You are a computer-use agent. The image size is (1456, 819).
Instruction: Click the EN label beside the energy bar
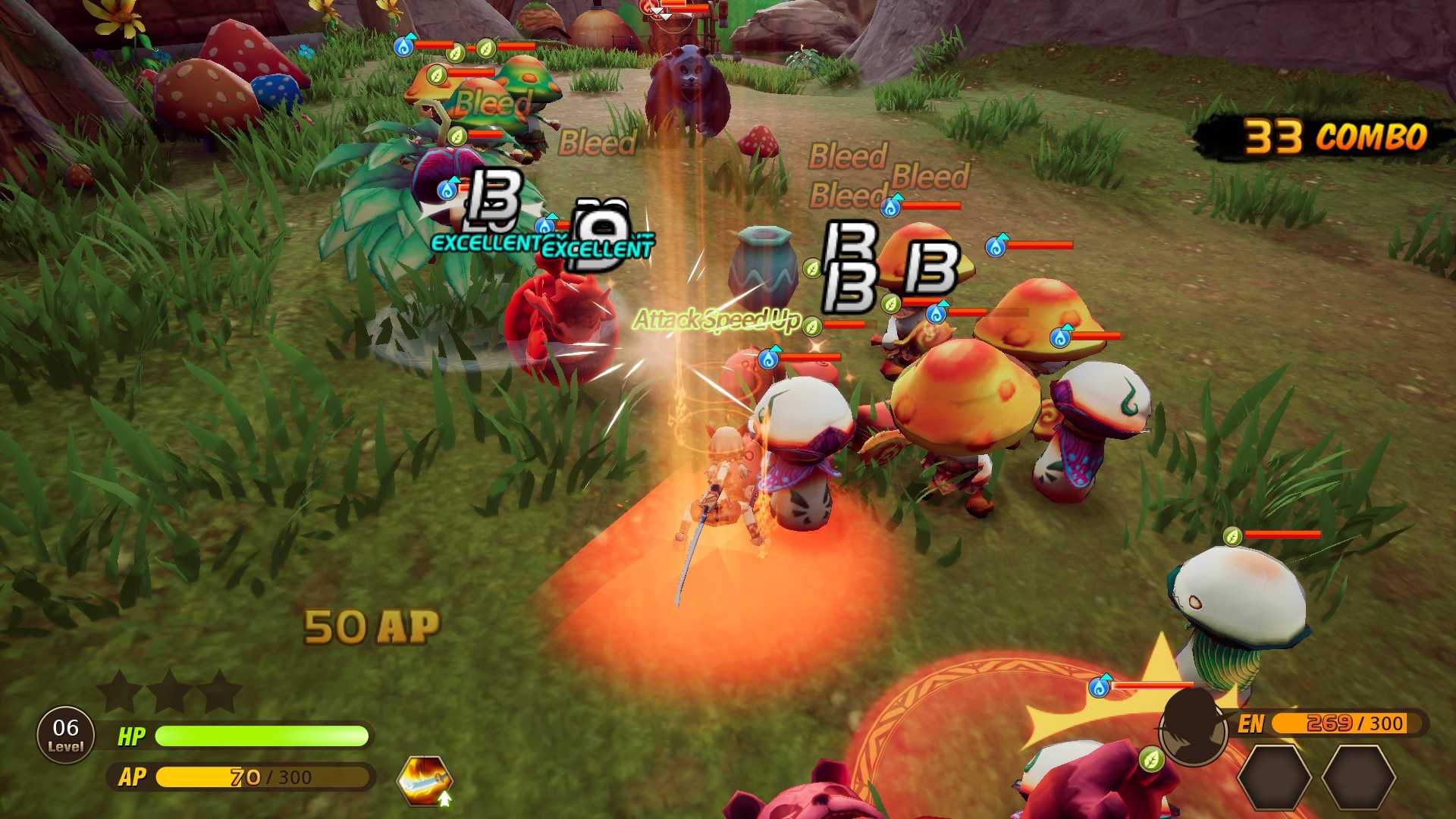1250,723
